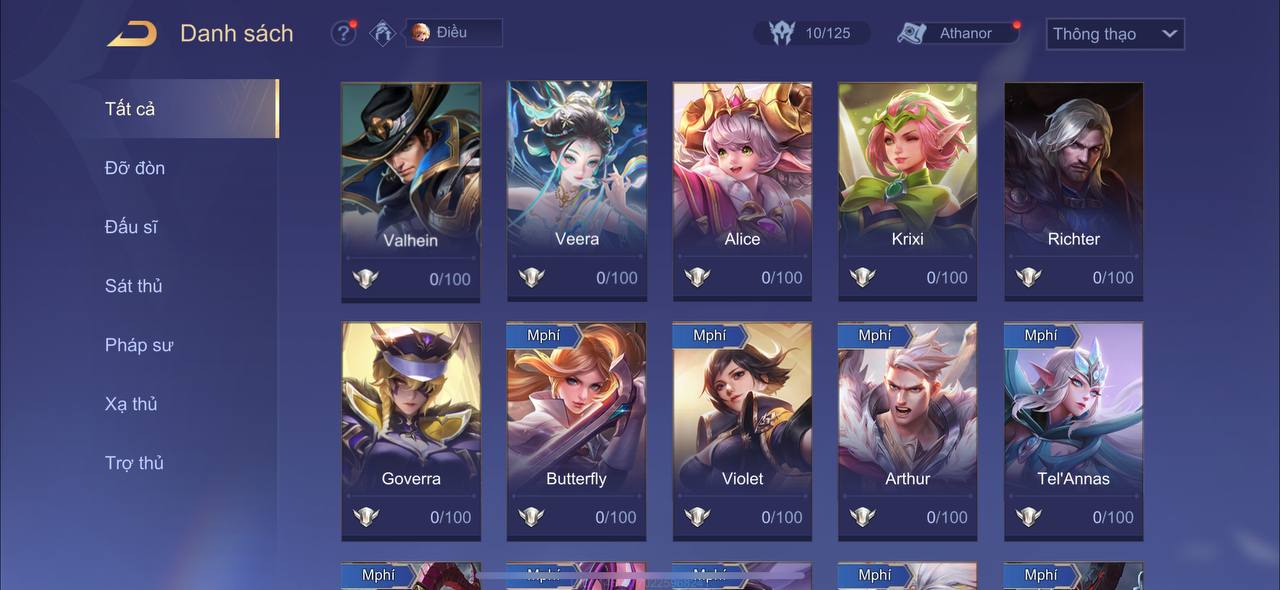Go back using the arrow button
The height and width of the screenshot is (590, 1280).
point(132,34)
